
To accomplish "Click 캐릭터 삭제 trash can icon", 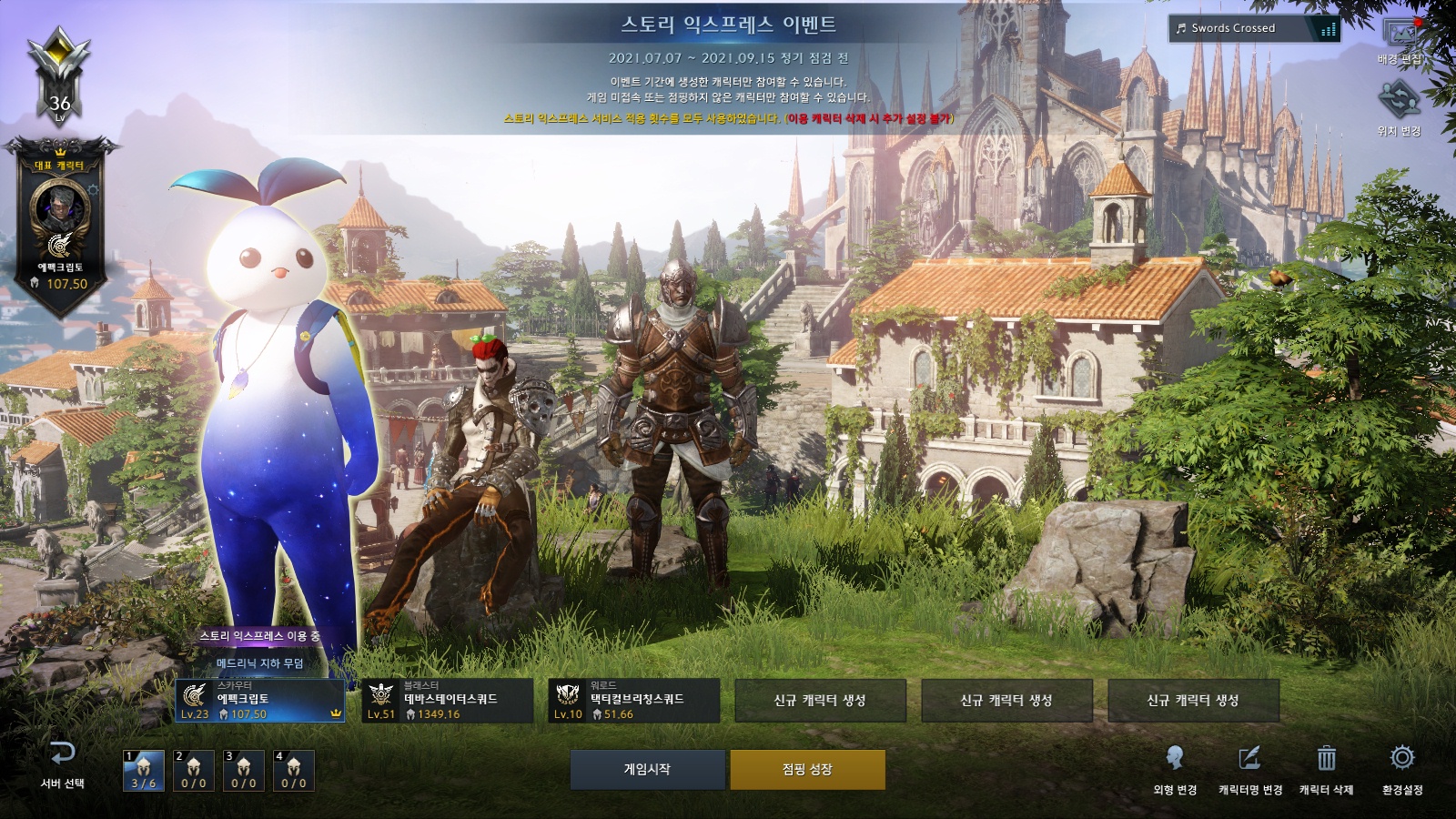I will coord(1326,769).
